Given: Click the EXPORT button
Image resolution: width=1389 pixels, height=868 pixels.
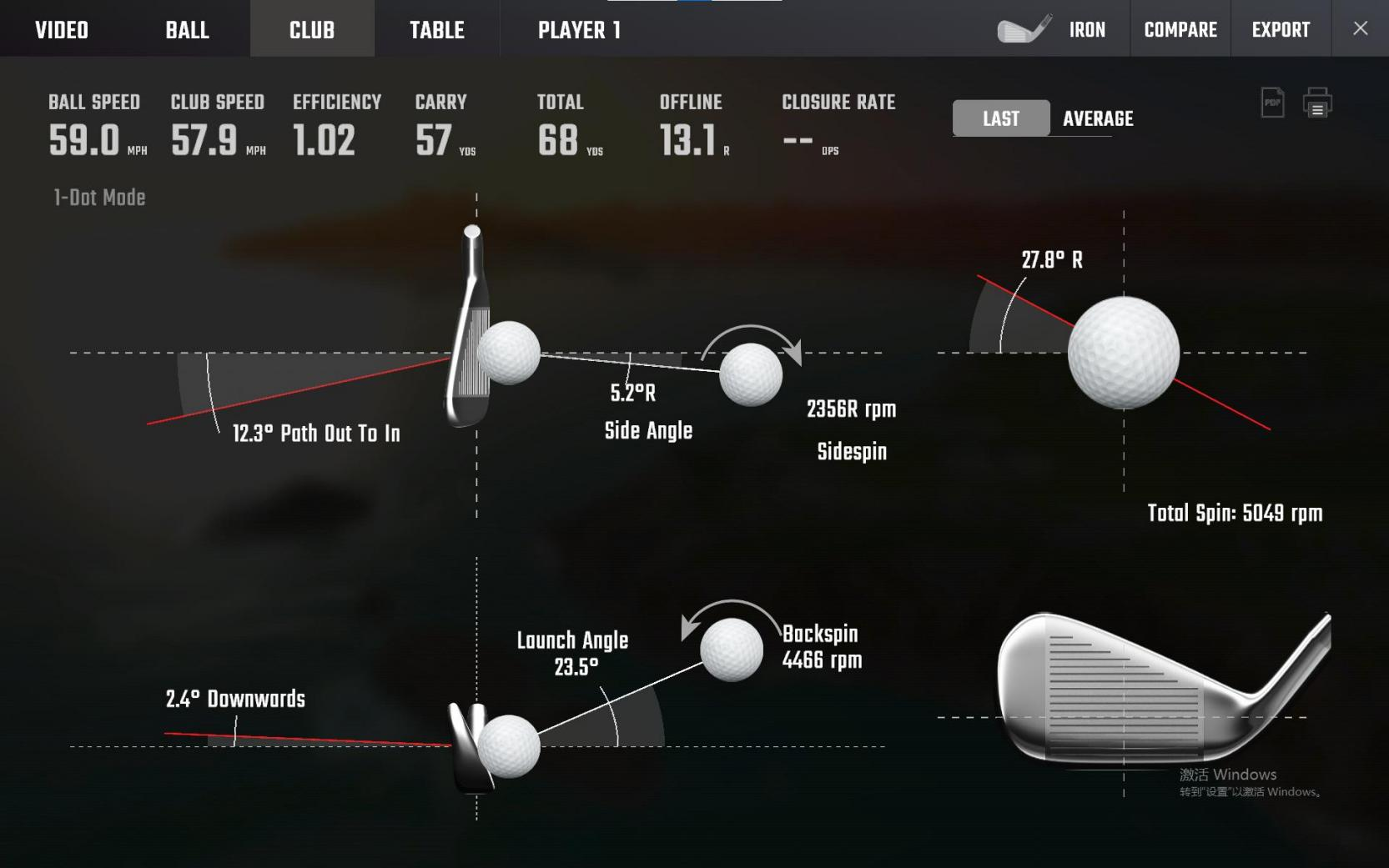Looking at the screenshot, I should [x=1281, y=30].
